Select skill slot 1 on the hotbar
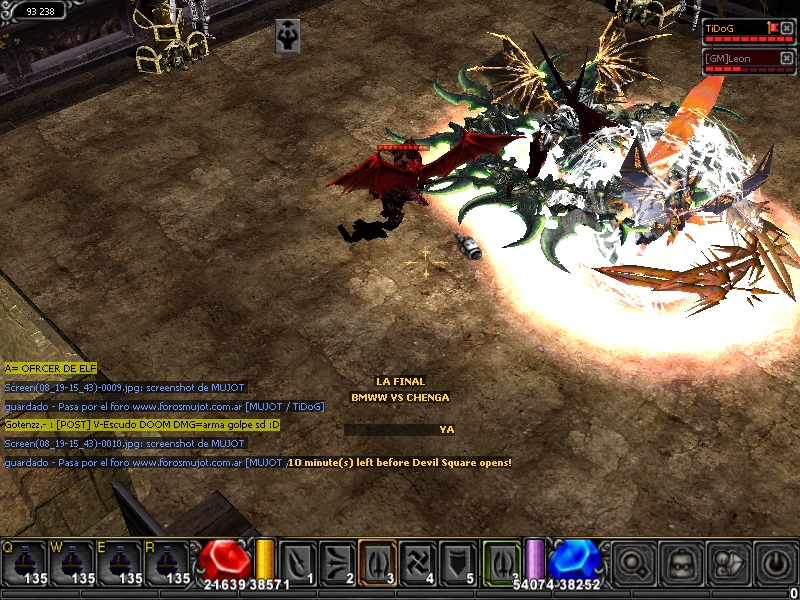 [x=298, y=562]
